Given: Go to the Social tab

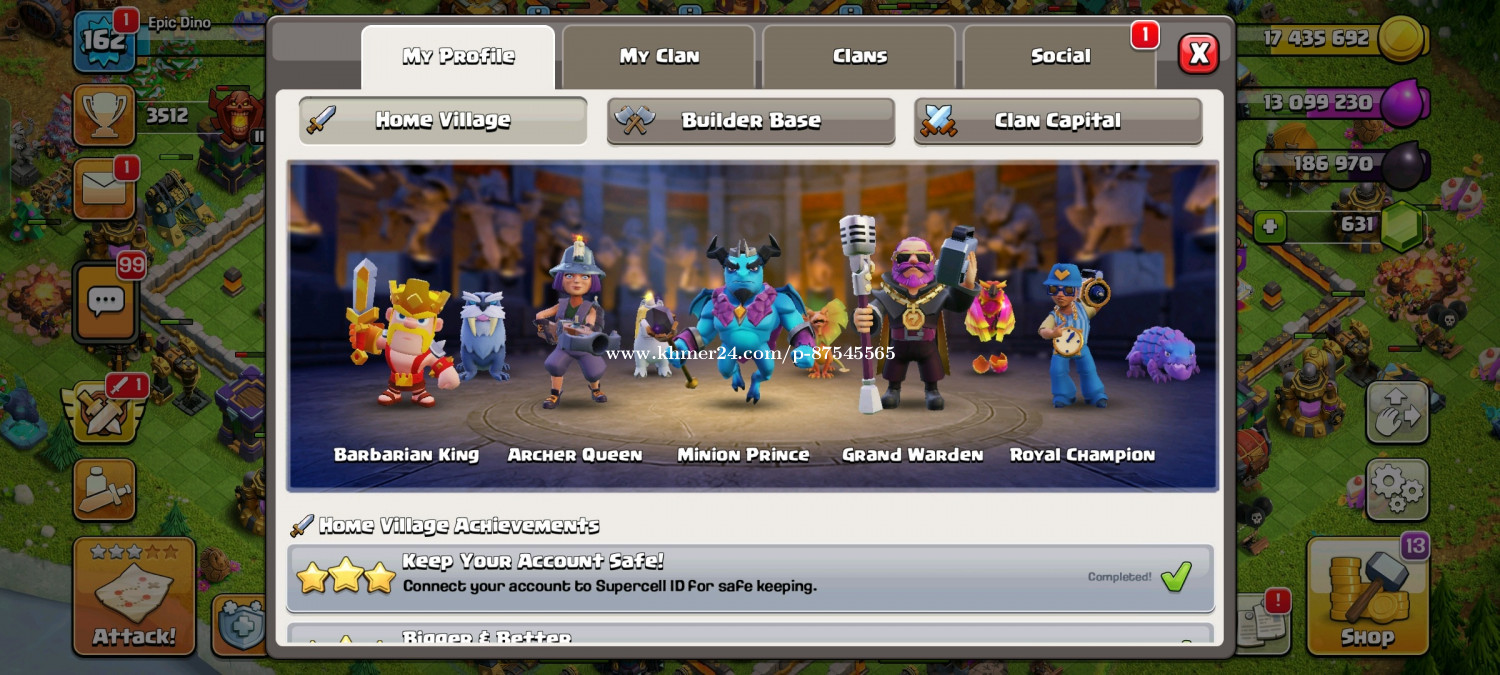Looking at the screenshot, I should [1060, 57].
